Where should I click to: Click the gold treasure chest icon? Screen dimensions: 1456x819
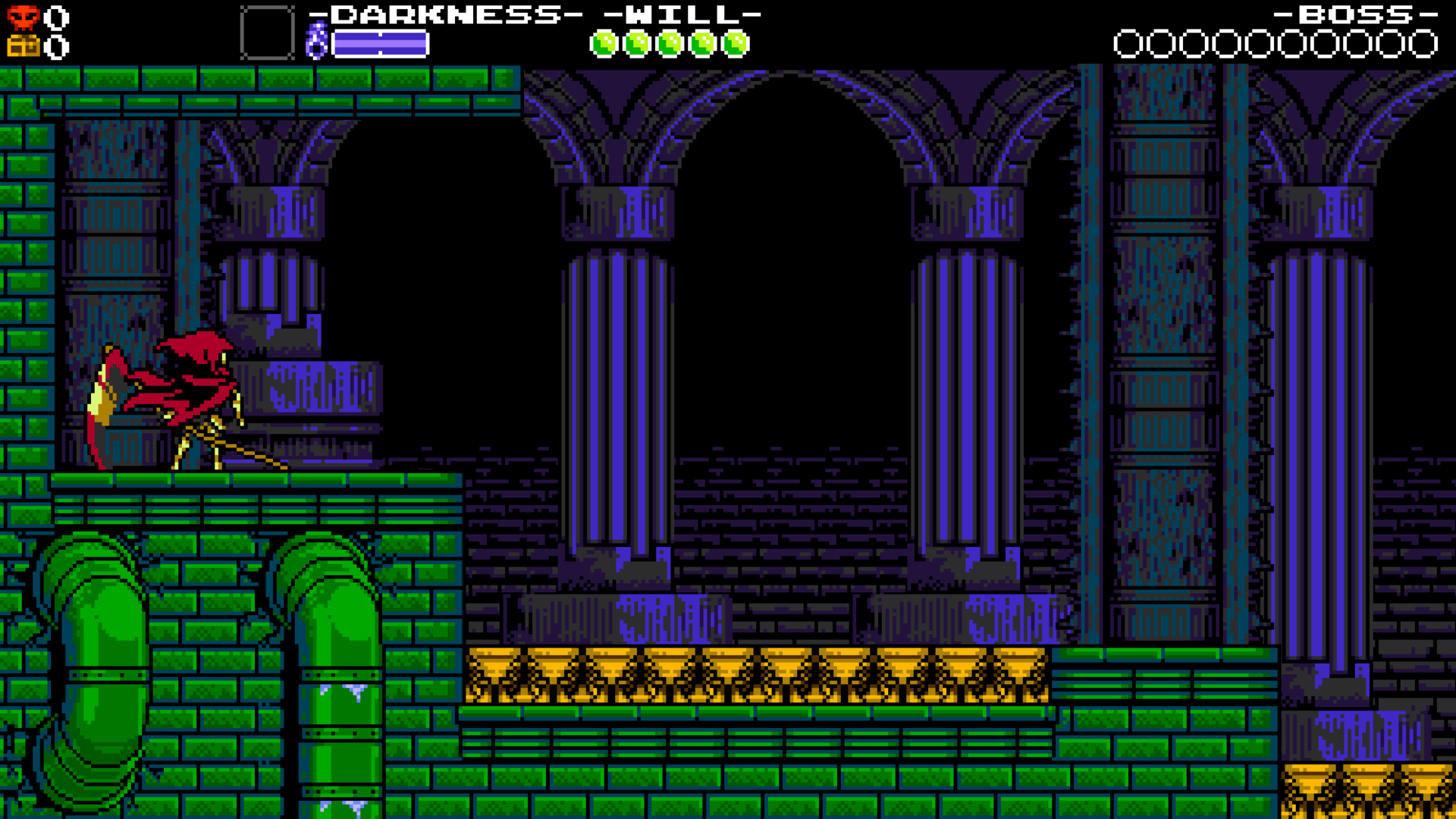(x=23, y=47)
